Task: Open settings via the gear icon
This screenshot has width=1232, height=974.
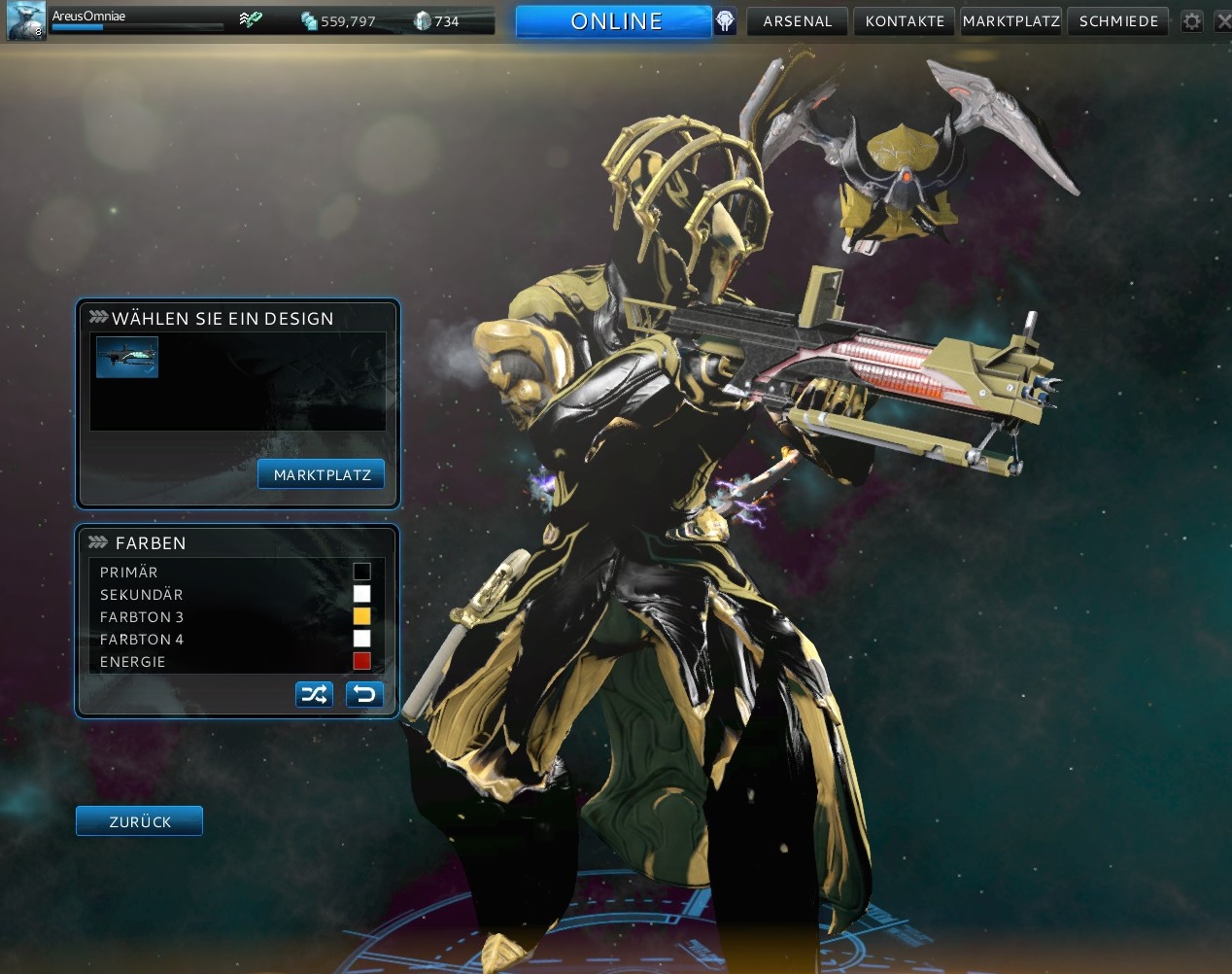Action: tap(1192, 21)
